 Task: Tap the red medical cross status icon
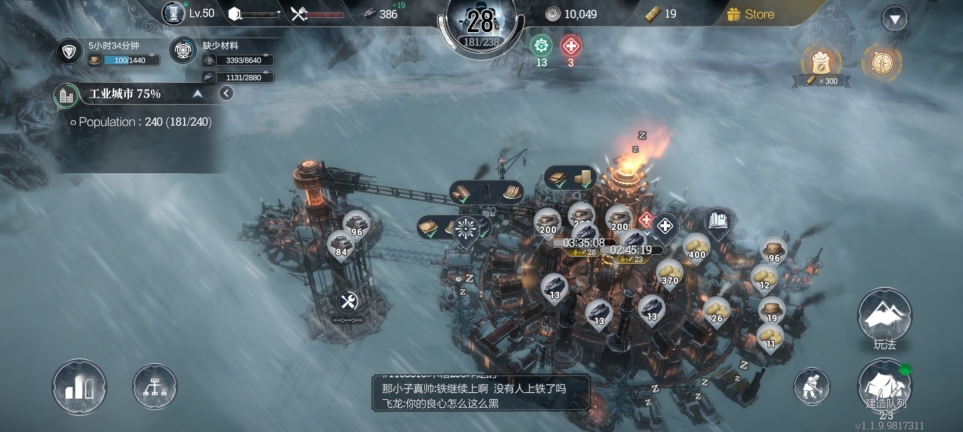571,46
